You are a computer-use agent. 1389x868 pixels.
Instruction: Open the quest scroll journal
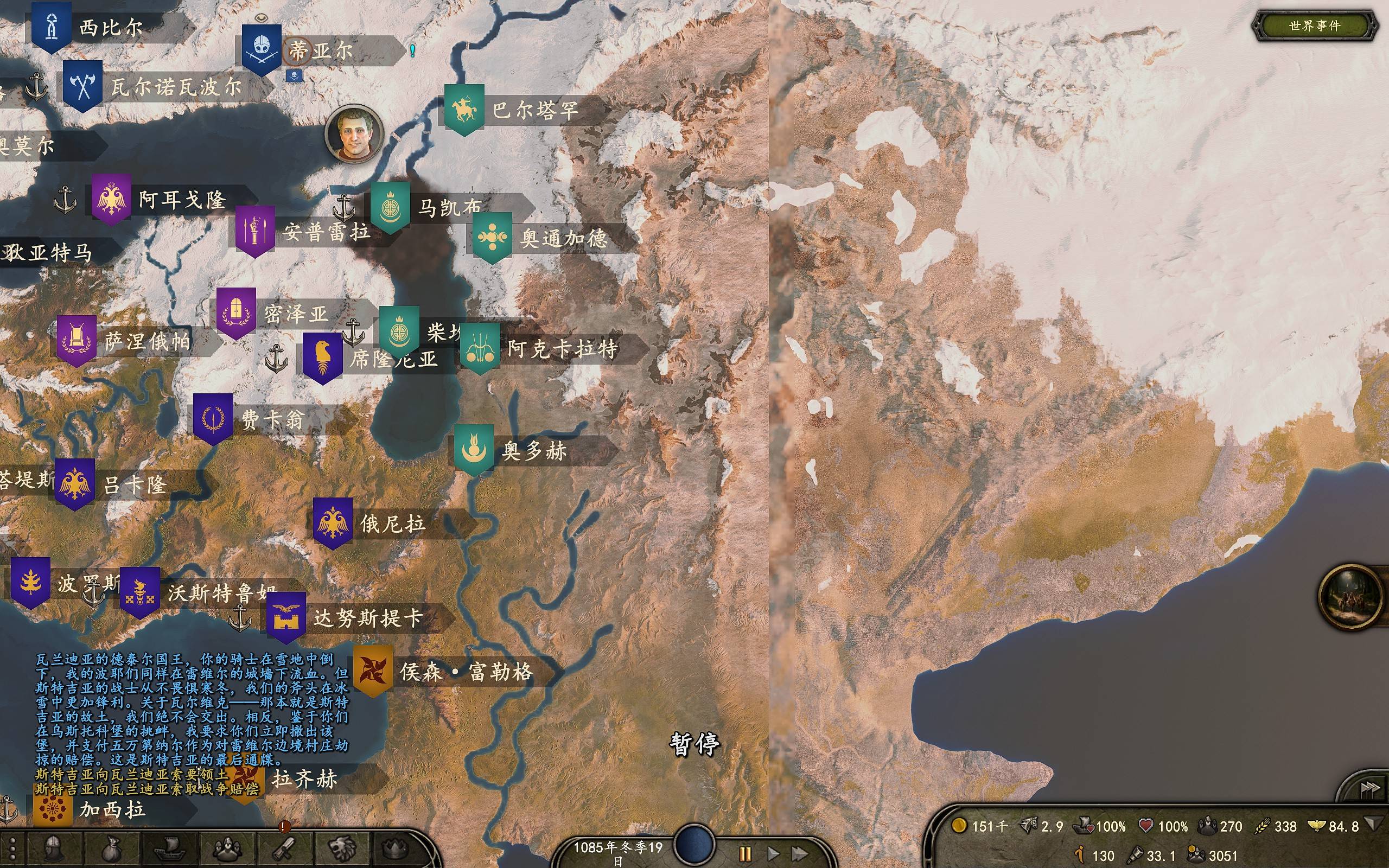(284, 848)
